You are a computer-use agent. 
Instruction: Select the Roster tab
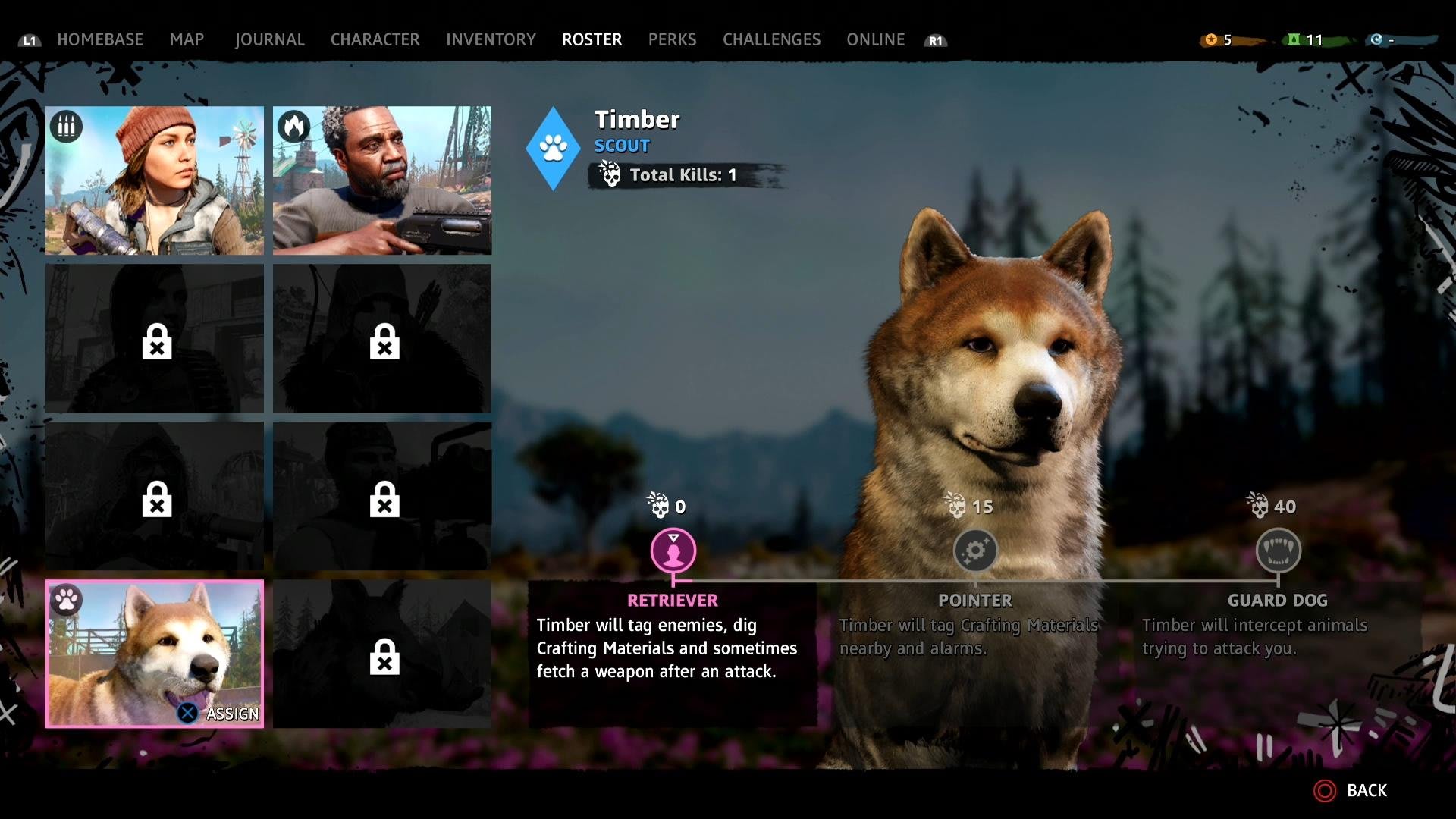591,39
